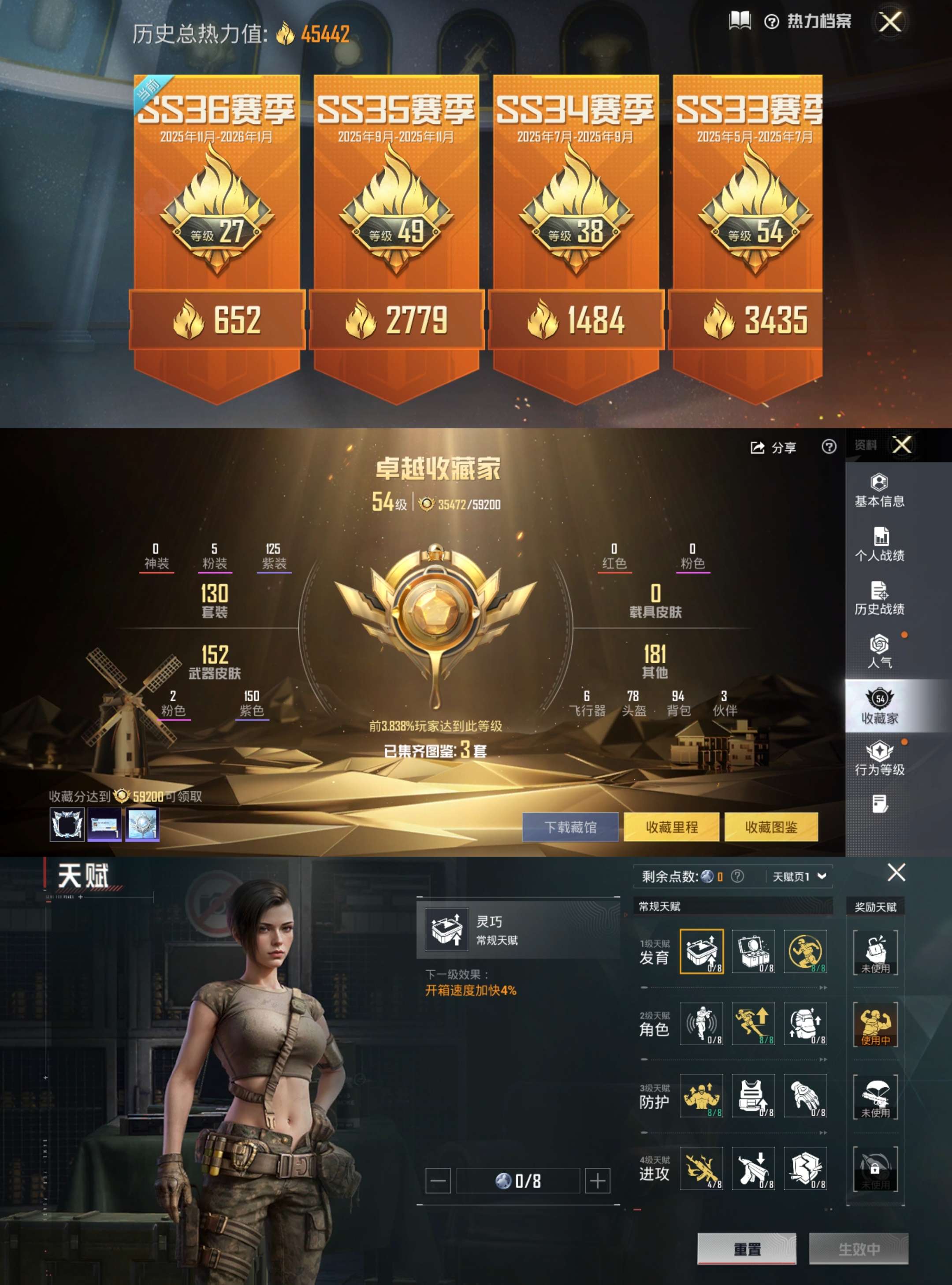Image resolution: width=952 pixels, height=1285 pixels.
Task: Open the 热力档案 help info
Action: click(x=771, y=22)
